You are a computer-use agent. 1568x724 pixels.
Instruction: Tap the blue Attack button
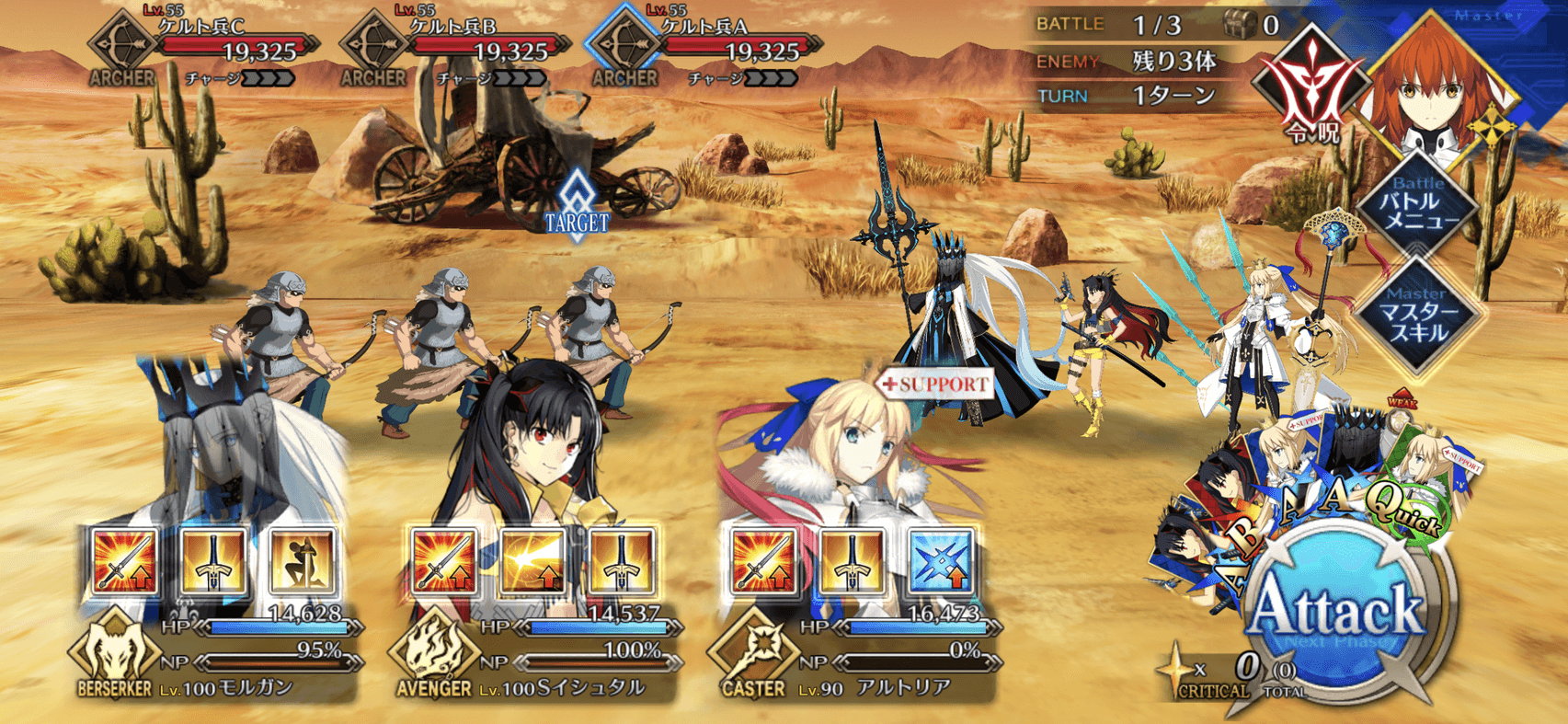point(1338,612)
